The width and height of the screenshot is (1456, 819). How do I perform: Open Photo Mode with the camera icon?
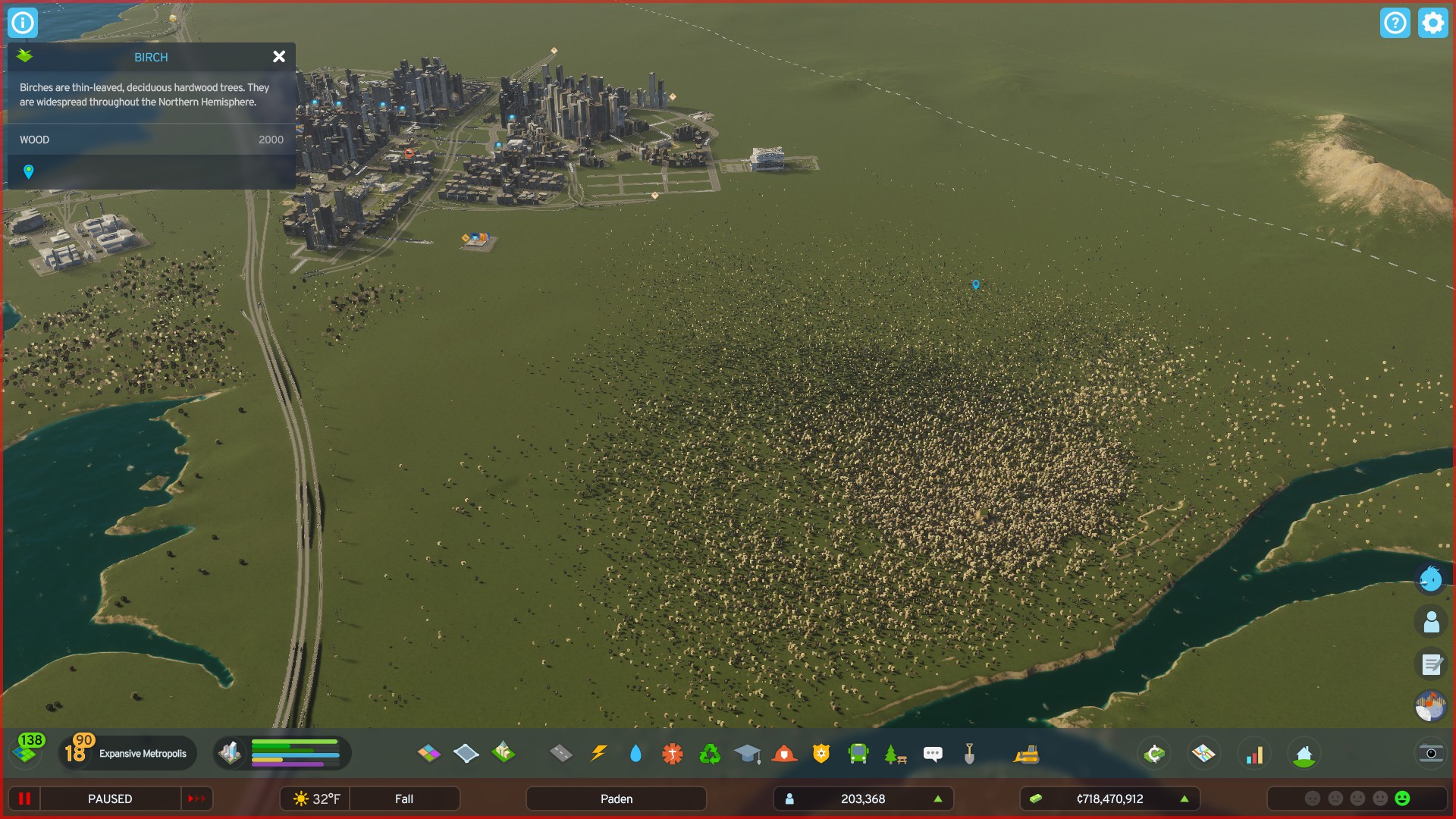(1430, 753)
